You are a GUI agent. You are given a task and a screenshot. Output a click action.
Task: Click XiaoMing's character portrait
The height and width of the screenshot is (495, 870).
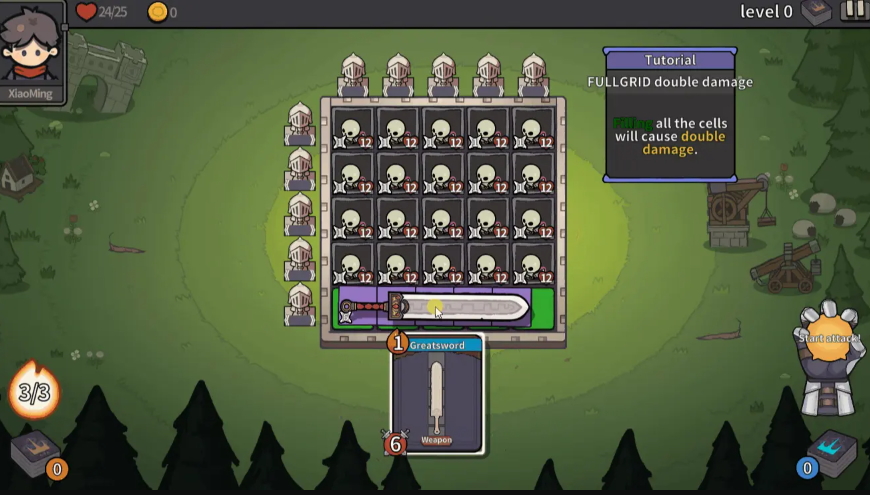(33, 50)
